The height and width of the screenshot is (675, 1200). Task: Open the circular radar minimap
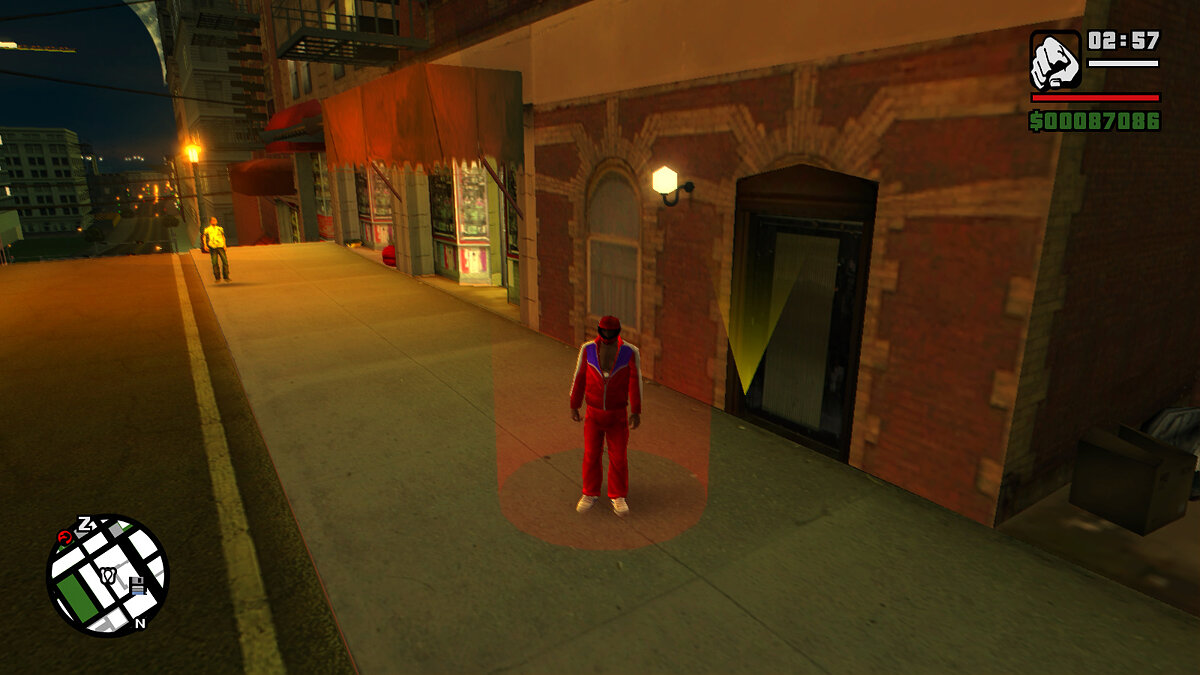tap(107, 575)
